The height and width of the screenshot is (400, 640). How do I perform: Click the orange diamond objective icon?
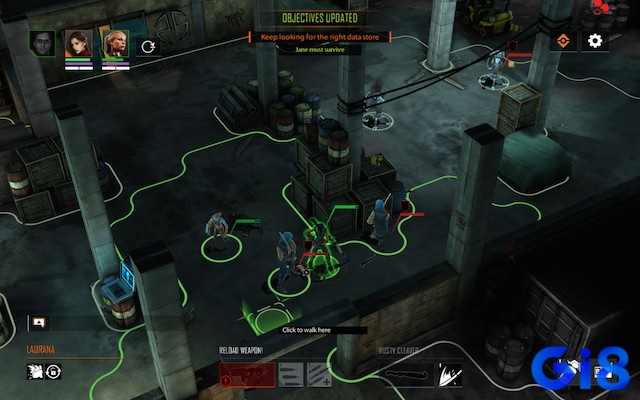(x=565, y=41)
